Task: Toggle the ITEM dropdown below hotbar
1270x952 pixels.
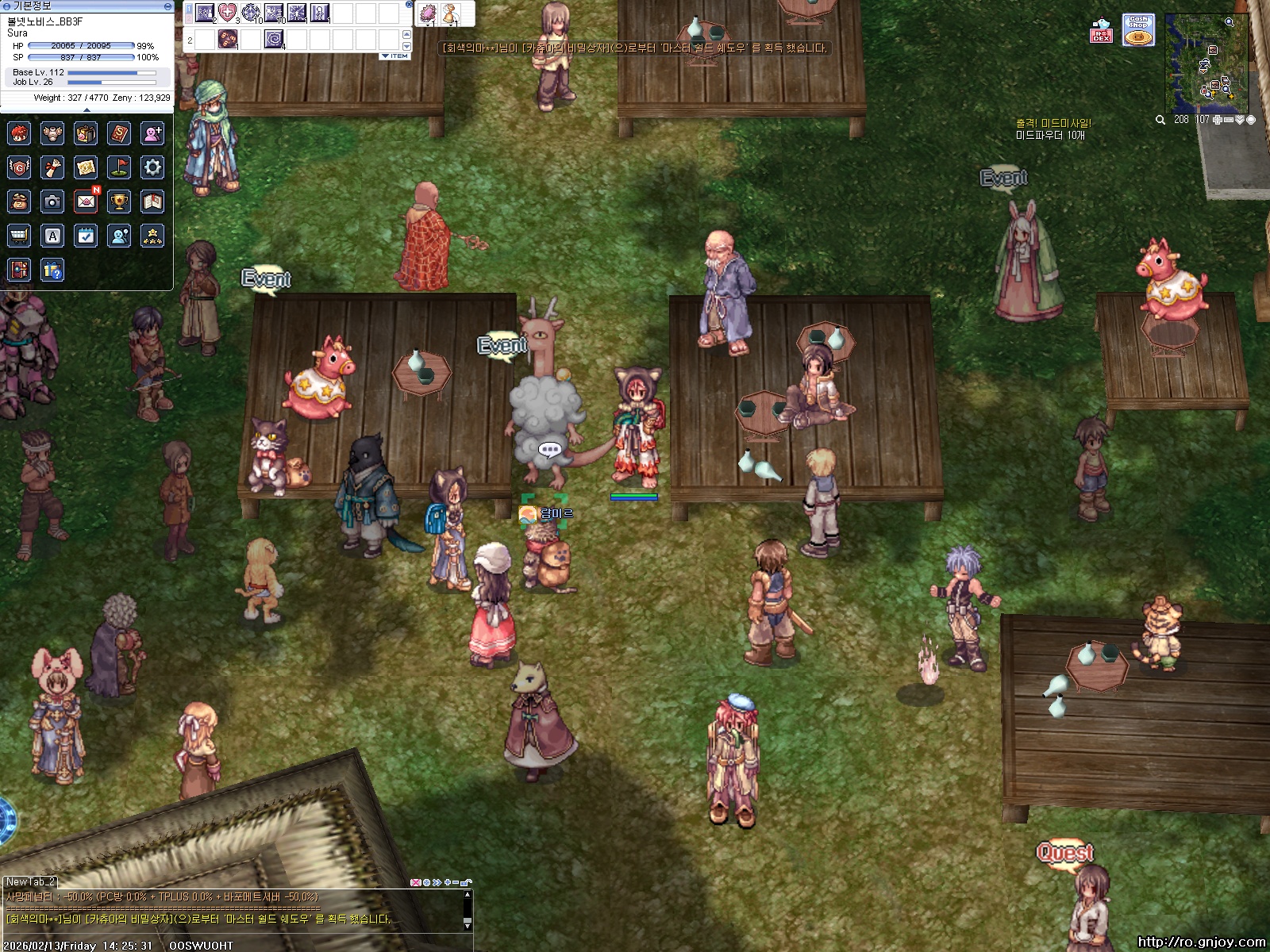Action: tap(395, 56)
